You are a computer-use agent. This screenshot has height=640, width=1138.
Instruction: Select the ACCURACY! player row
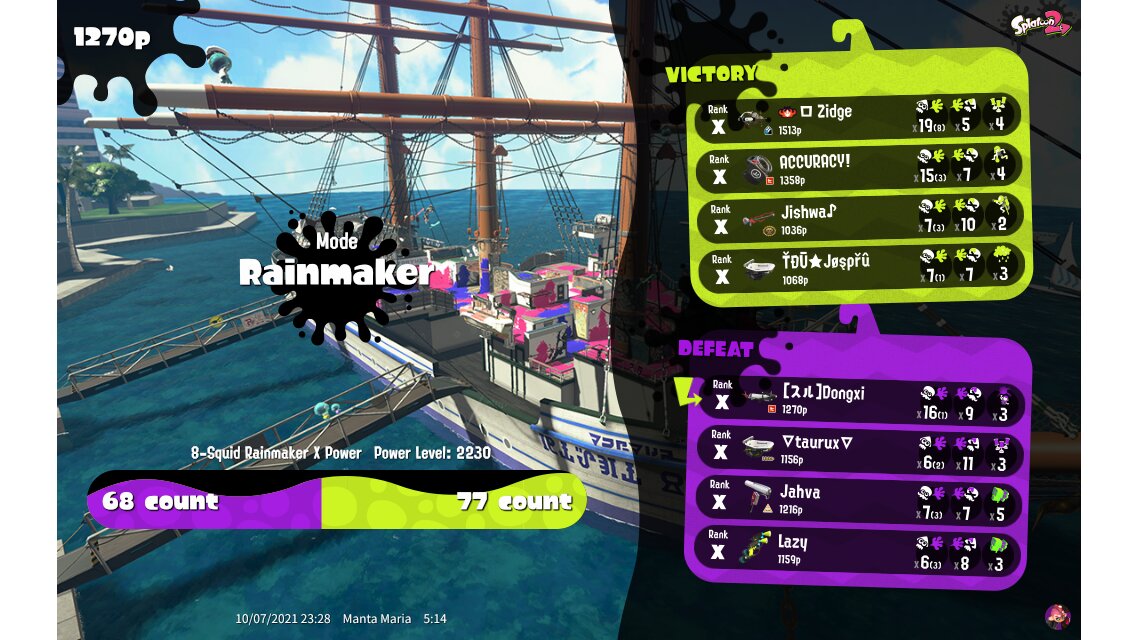click(x=858, y=167)
